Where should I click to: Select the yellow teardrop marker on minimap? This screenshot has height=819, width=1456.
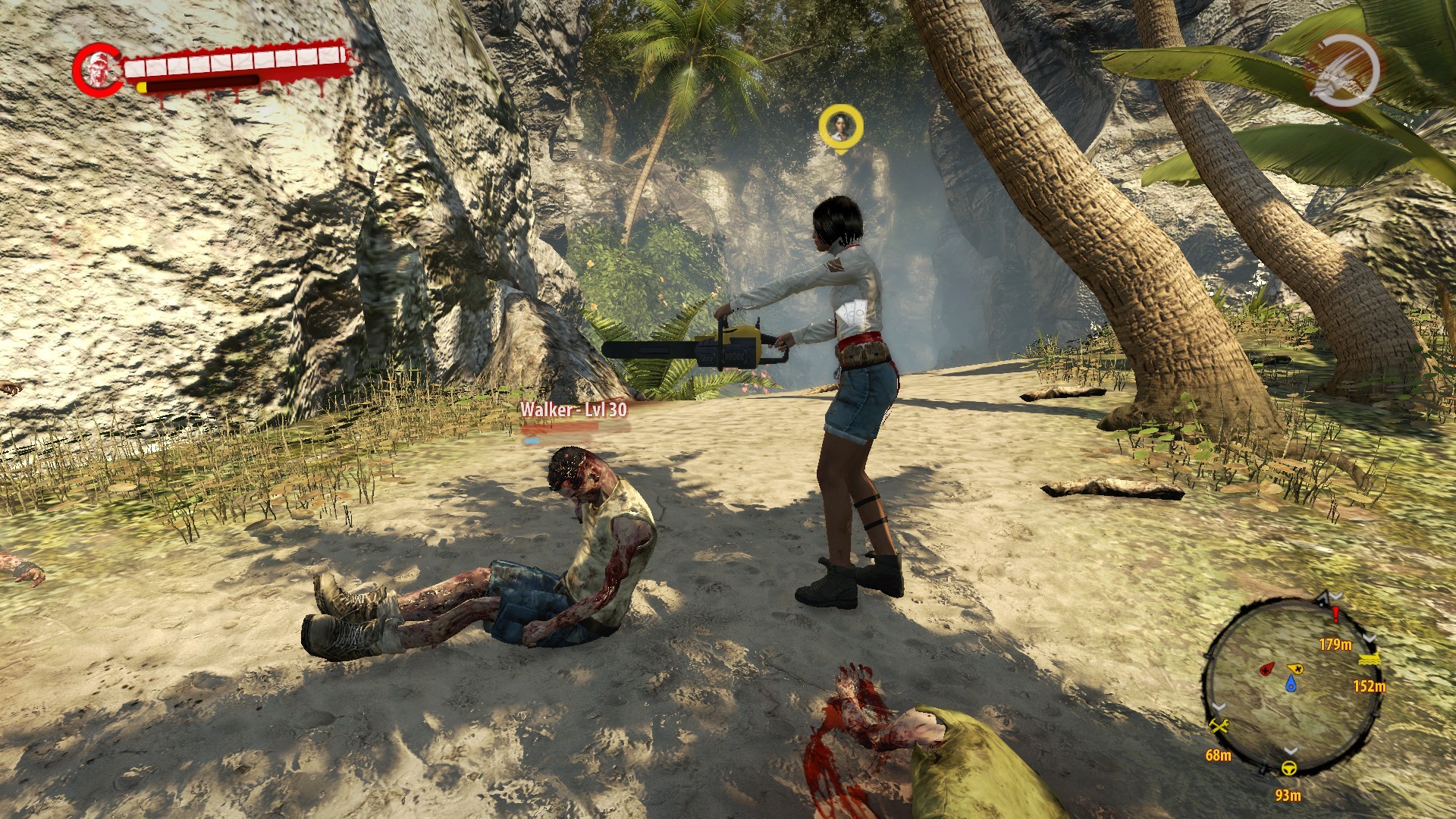[1295, 668]
